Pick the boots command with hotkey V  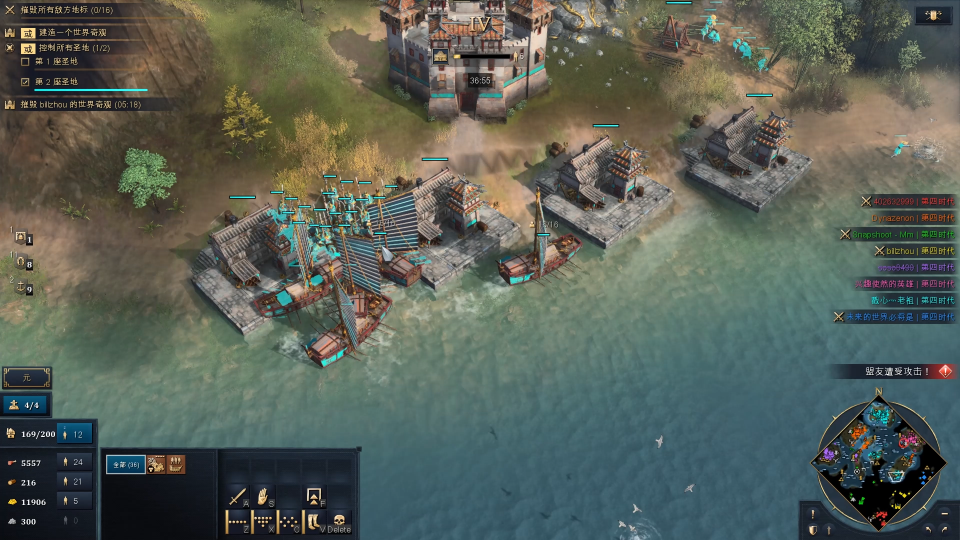[x=314, y=522]
